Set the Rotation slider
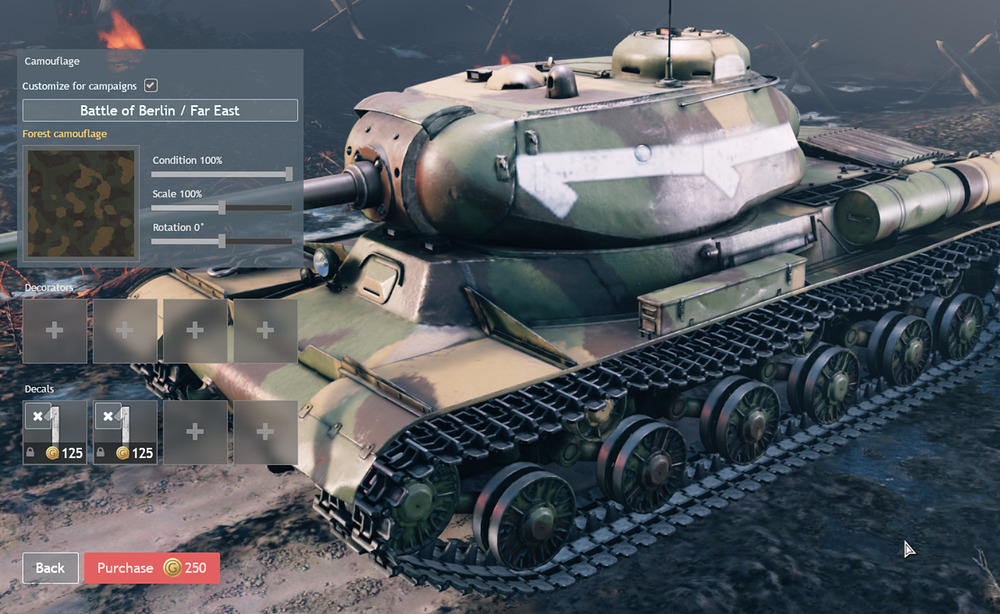This screenshot has height=614, width=1000. (x=222, y=241)
